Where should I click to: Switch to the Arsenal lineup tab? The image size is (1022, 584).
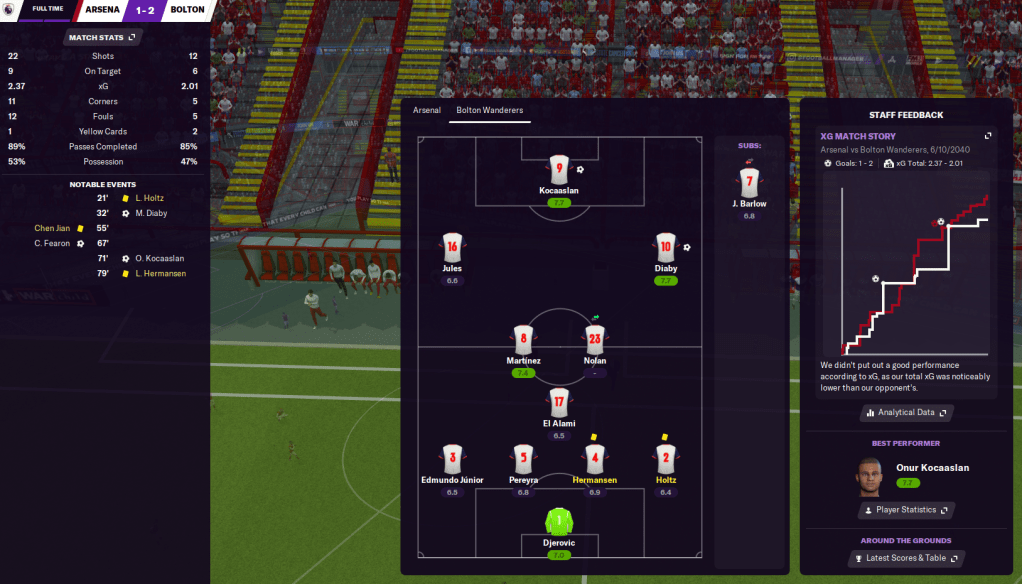427,110
